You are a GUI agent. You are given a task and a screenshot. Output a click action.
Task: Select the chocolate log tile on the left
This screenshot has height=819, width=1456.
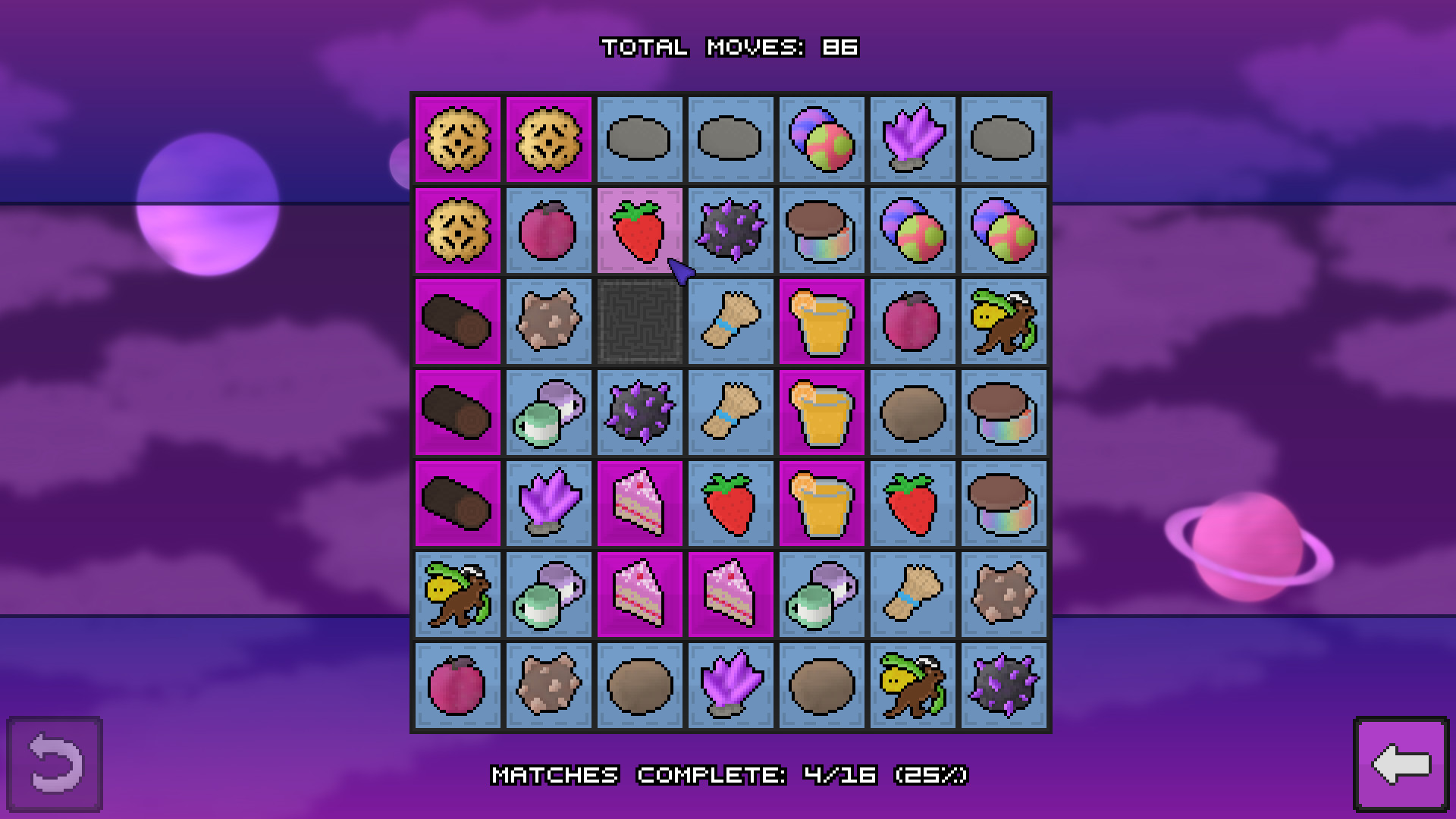coord(457,322)
